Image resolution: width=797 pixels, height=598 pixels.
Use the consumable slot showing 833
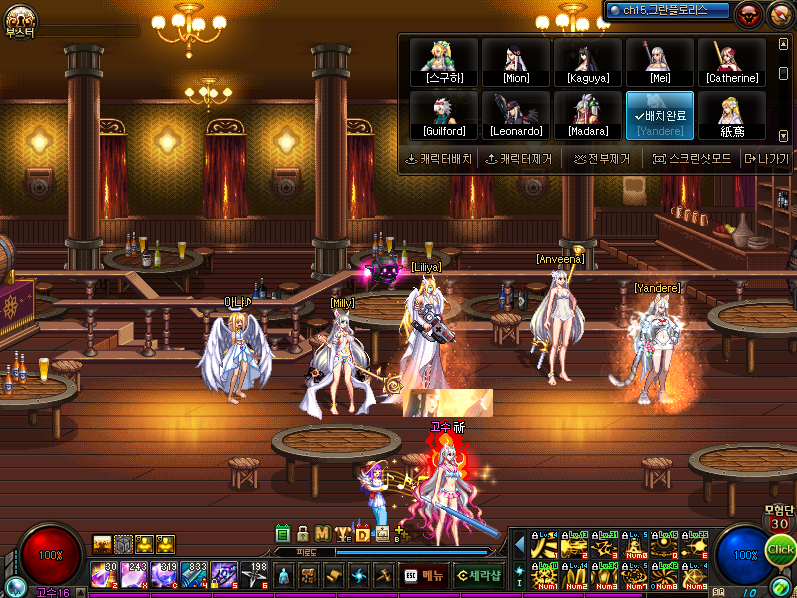pos(194,575)
